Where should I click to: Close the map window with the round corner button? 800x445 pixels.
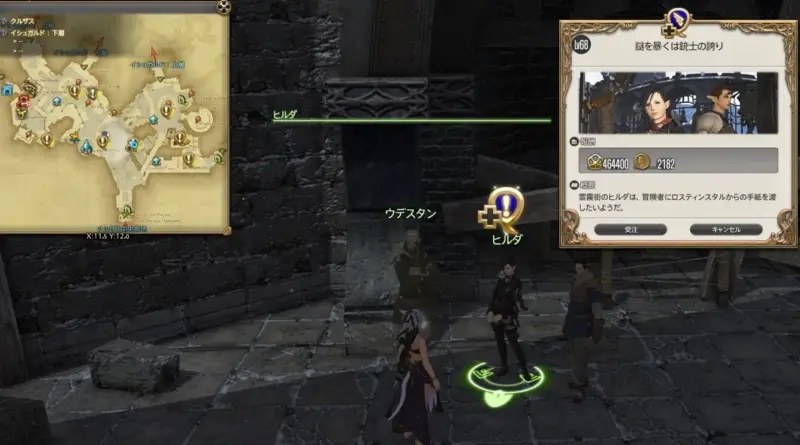point(224,7)
